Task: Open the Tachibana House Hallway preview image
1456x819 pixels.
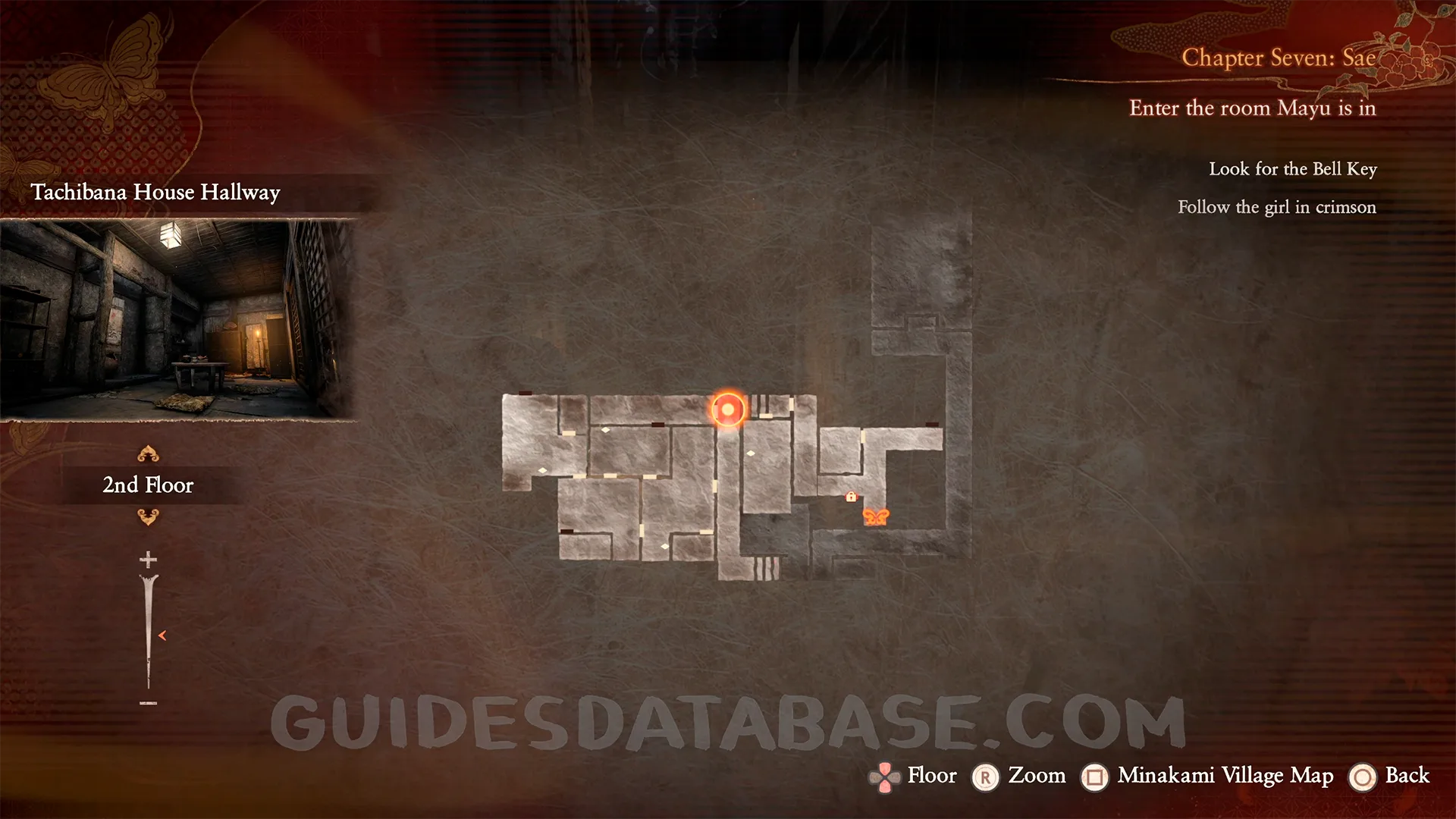Action: pyautogui.click(x=178, y=318)
